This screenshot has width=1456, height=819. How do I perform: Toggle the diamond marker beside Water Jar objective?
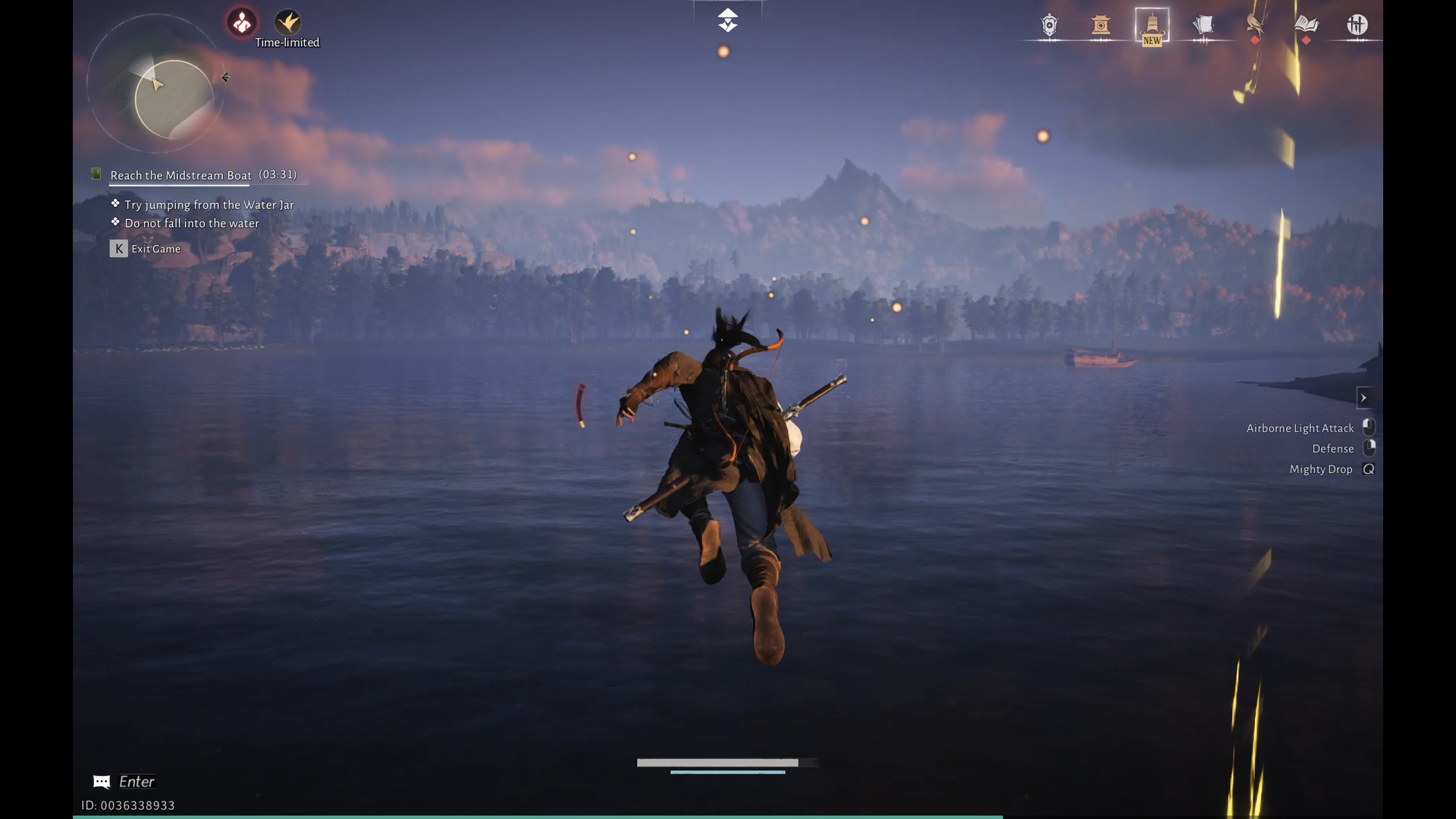click(x=115, y=203)
